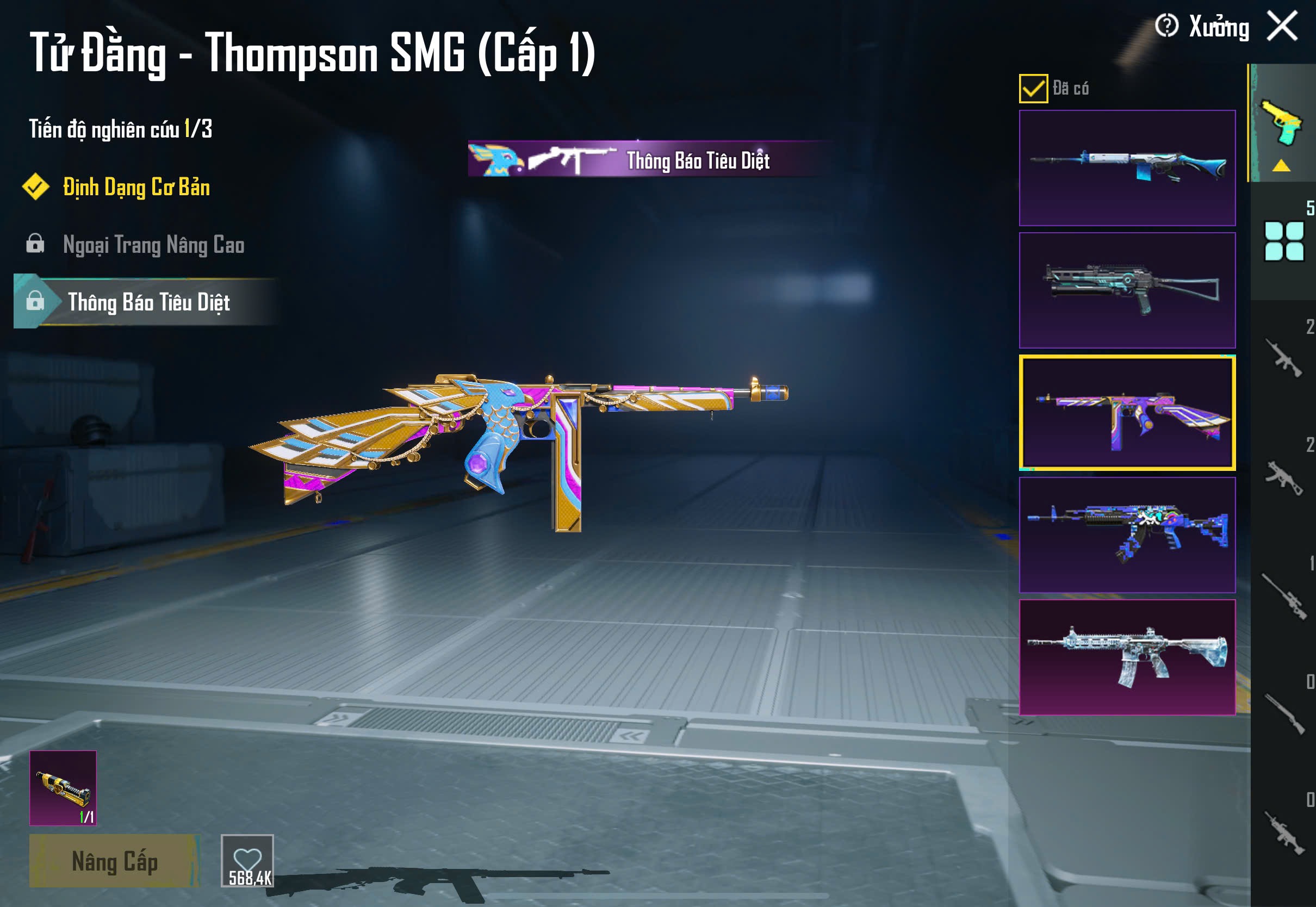Toggle the Đã có checkbox
The width and height of the screenshot is (1316, 907).
pos(1033,89)
